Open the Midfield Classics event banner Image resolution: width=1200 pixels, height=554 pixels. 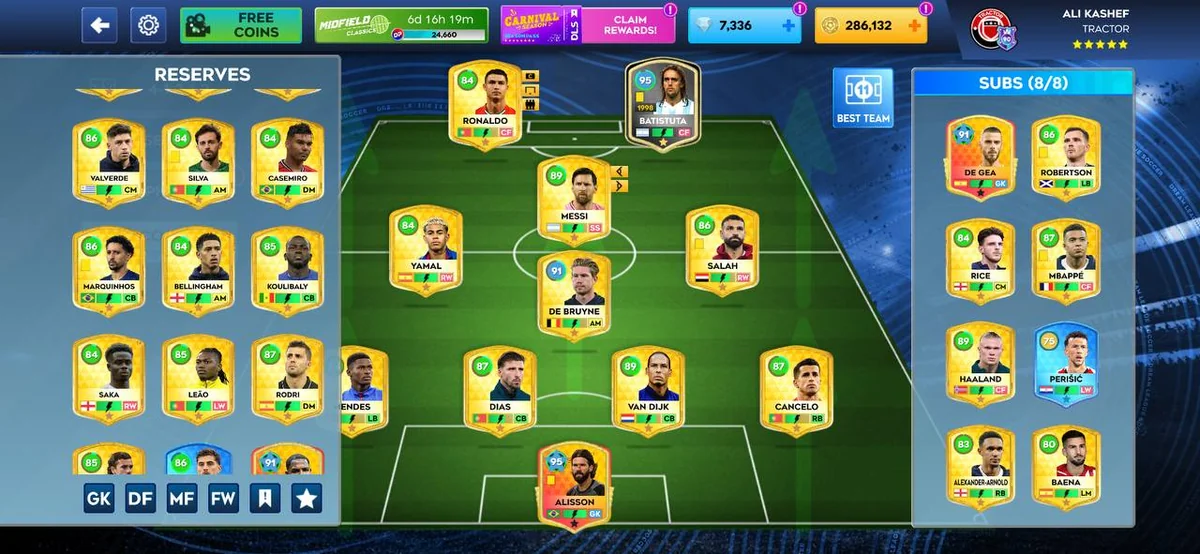click(x=402, y=25)
